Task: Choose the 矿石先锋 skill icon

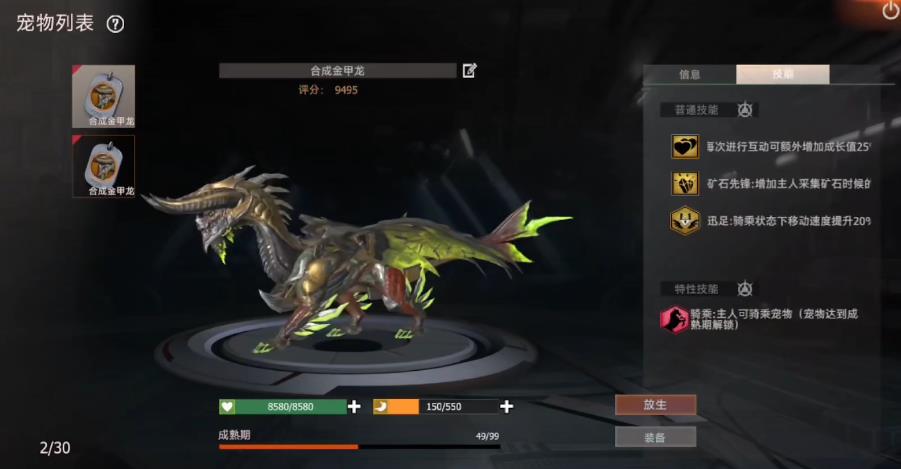Action: click(x=685, y=184)
